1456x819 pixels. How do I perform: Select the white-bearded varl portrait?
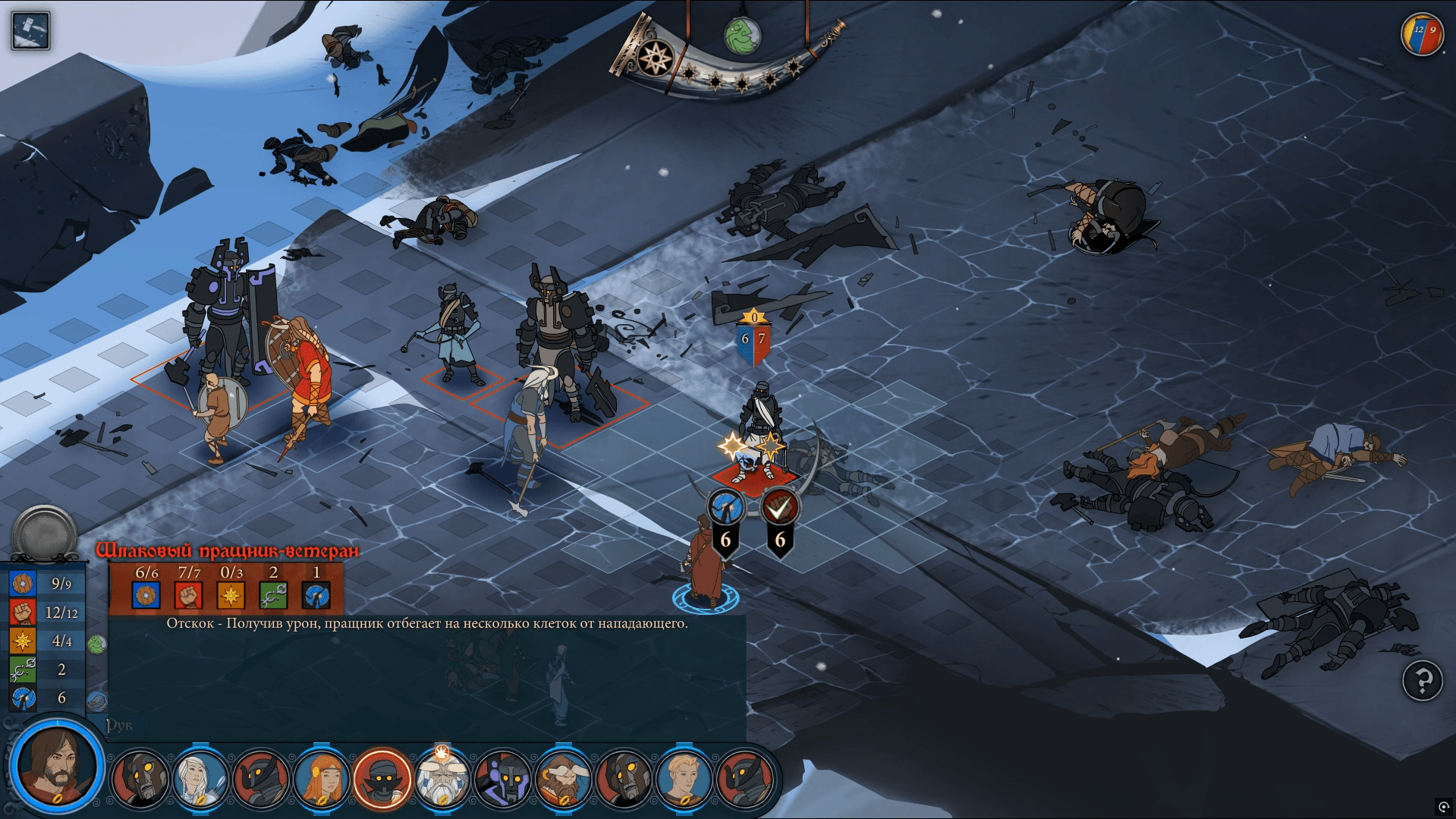(442, 778)
